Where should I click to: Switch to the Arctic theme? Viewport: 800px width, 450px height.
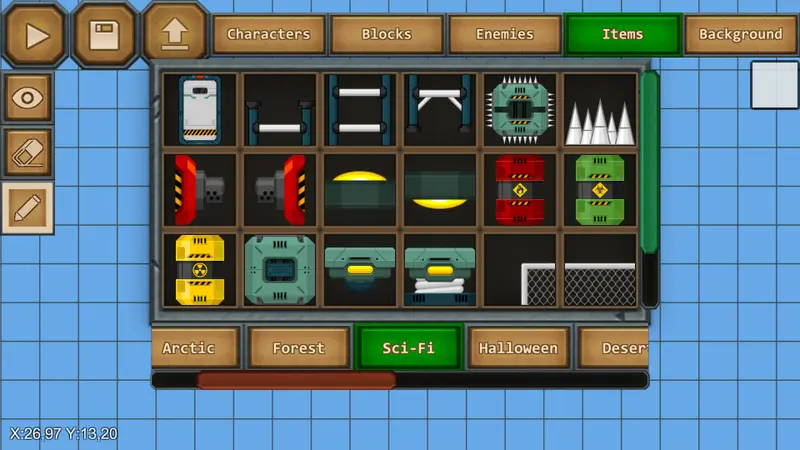click(193, 348)
